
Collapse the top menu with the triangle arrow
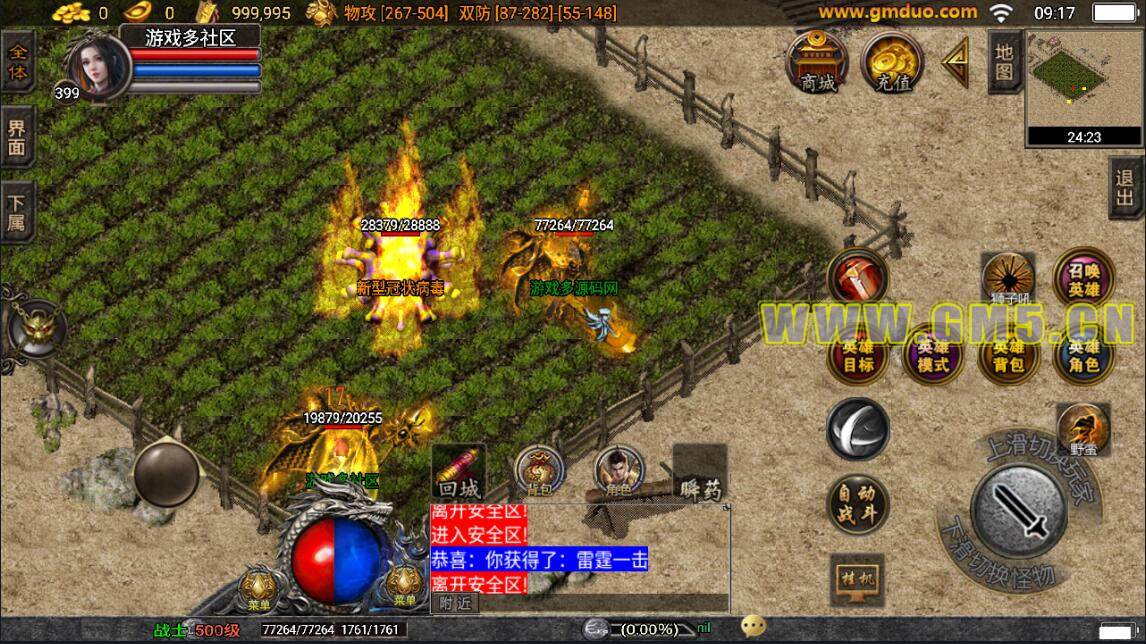click(957, 62)
